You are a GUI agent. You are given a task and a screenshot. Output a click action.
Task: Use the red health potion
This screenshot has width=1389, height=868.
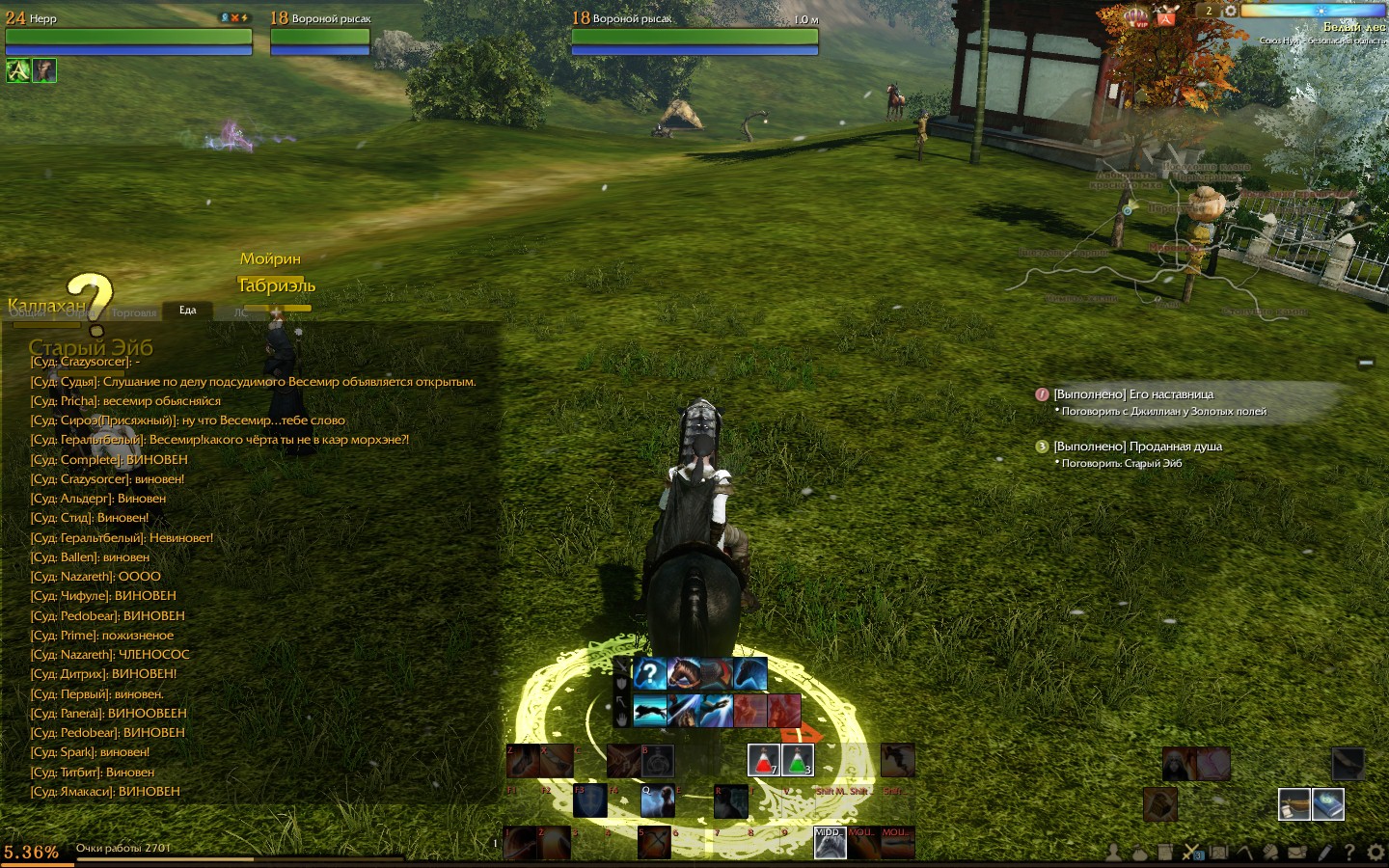pos(763,760)
